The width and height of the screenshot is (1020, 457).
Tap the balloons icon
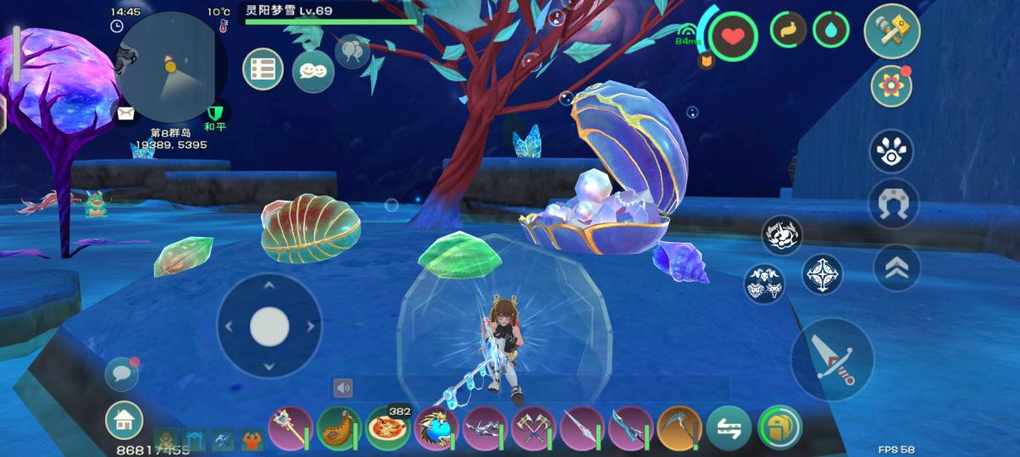tap(352, 50)
